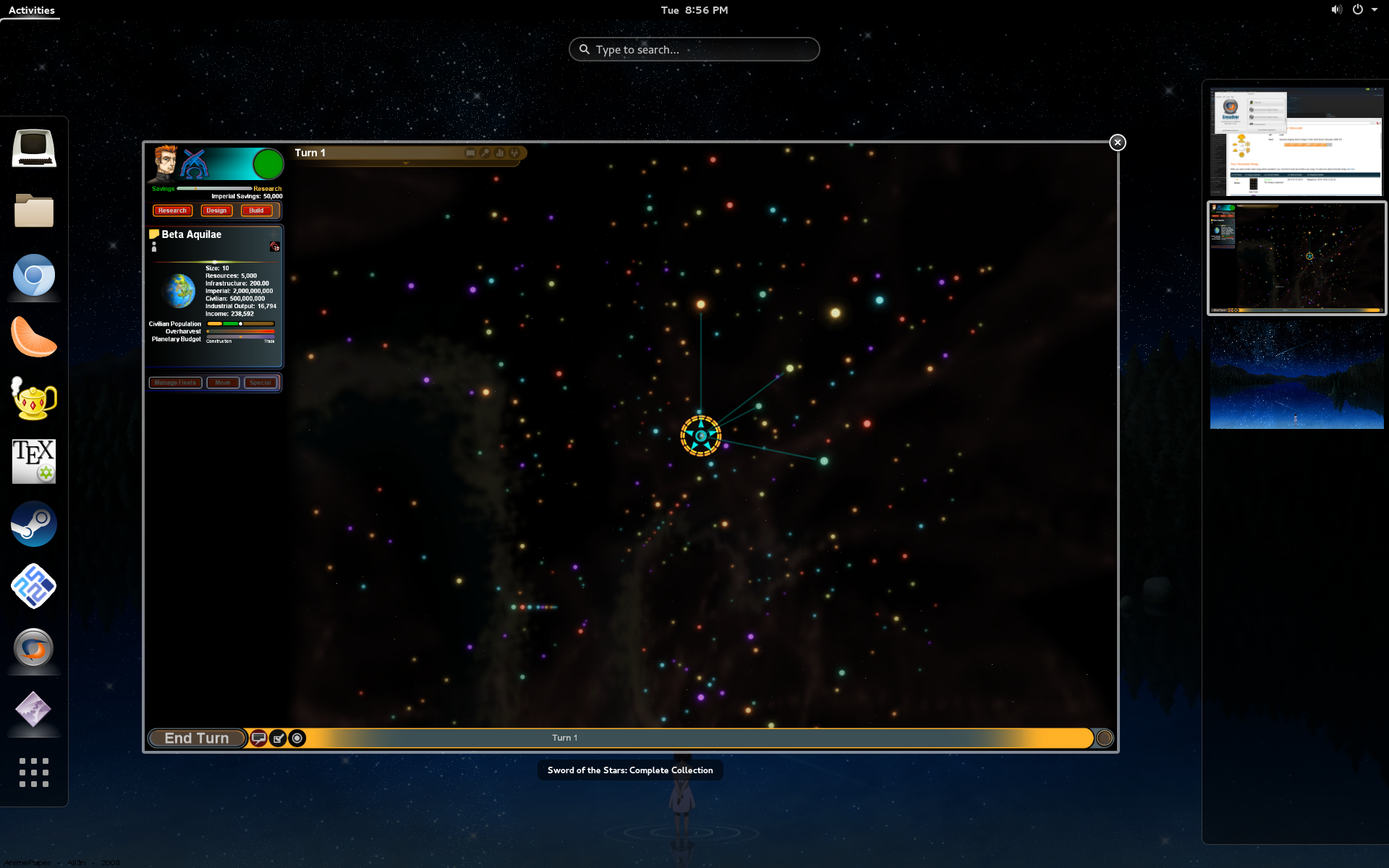Adjust the Savings/Research allocation slider

[196, 188]
